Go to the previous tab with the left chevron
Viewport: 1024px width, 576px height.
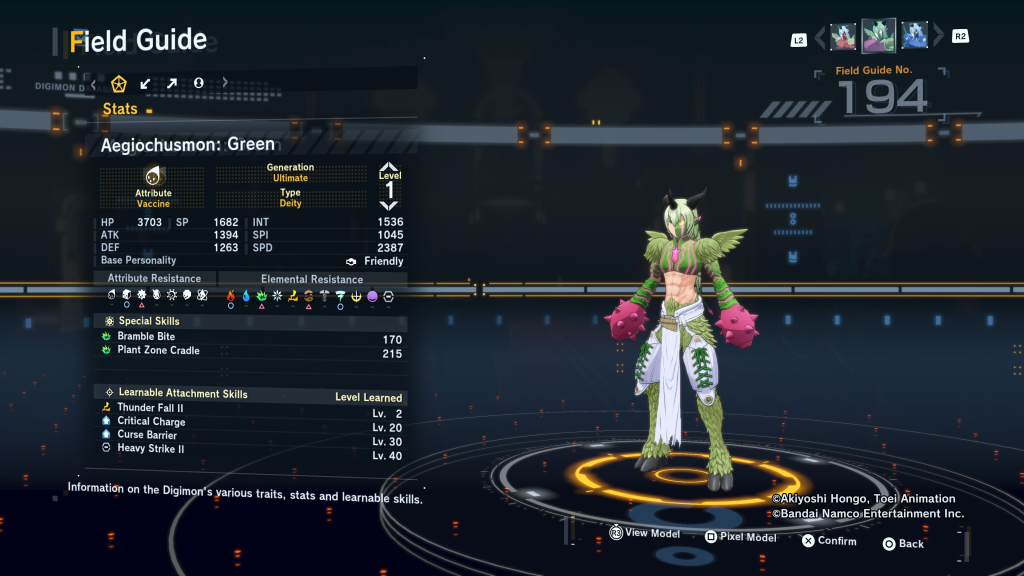pyautogui.click(x=94, y=83)
